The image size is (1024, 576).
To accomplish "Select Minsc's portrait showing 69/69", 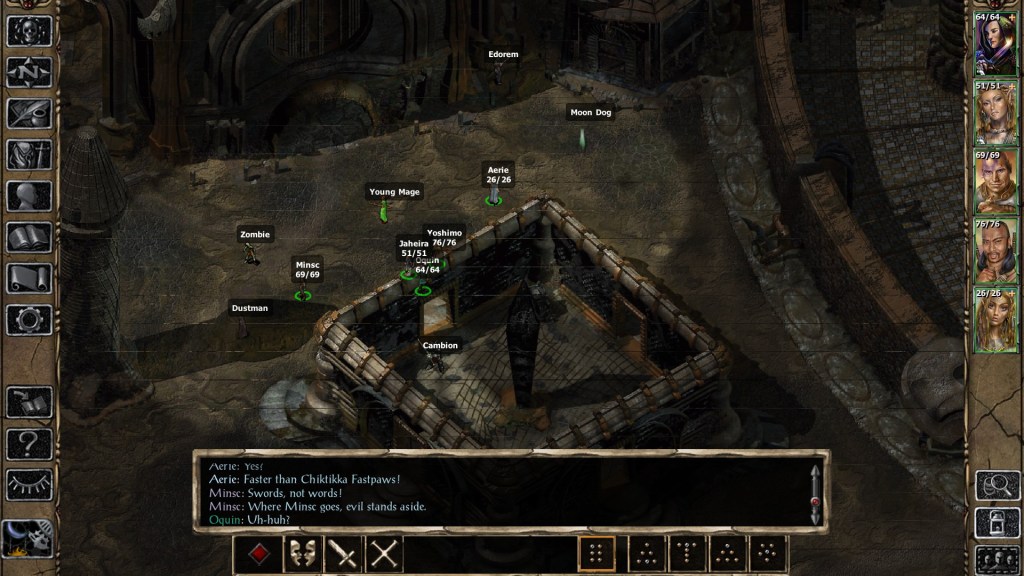I will 995,182.
